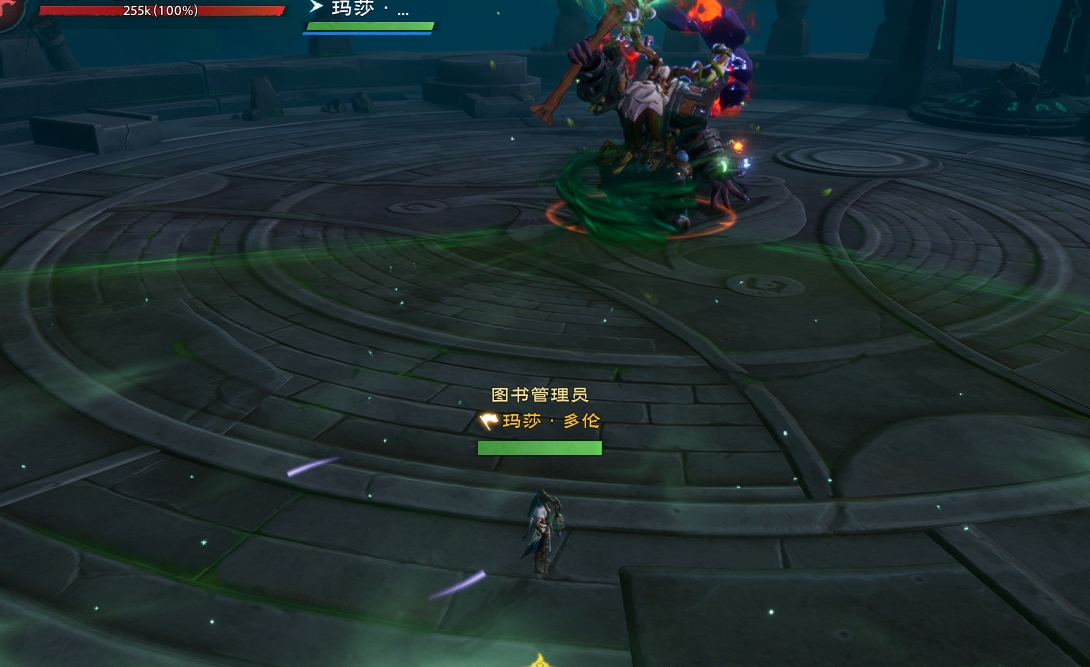
Task: Click the 玛莎·多伦 nameplate
Action: click(x=540, y=422)
